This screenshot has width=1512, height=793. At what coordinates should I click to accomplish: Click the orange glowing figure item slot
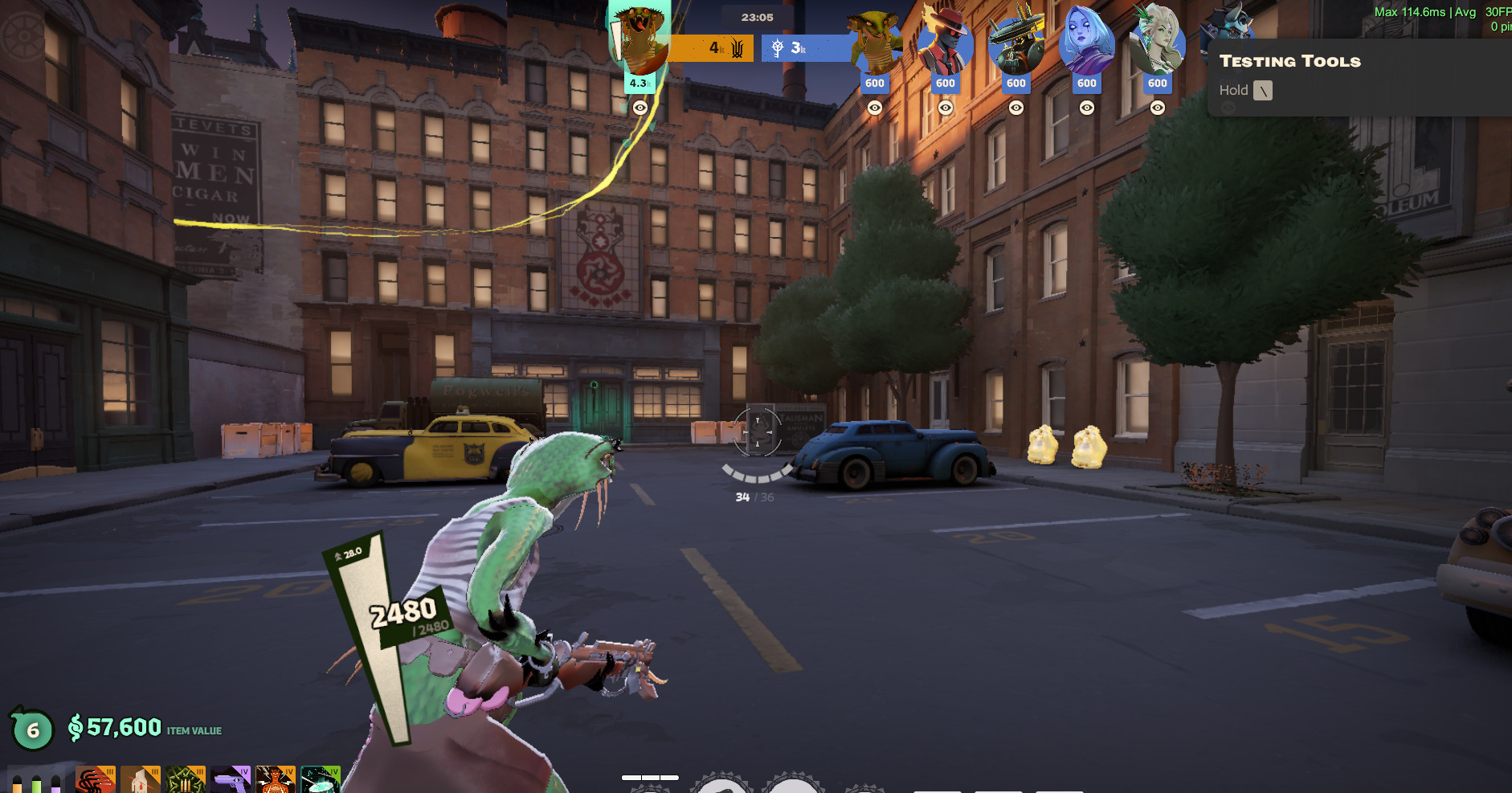276,781
